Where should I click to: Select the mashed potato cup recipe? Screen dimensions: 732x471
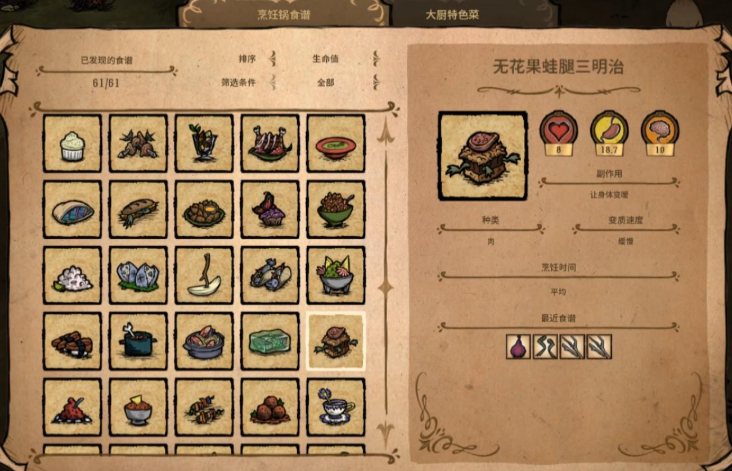point(72,144)
